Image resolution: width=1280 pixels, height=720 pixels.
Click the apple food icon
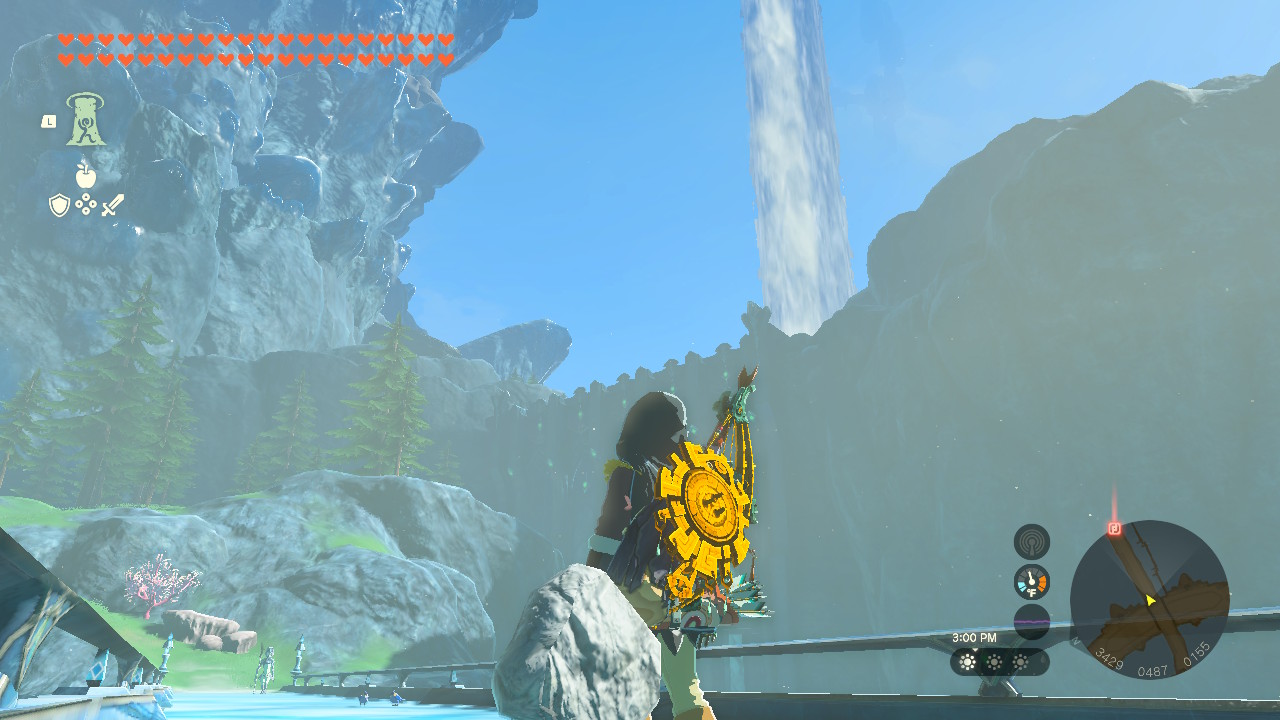(86, 176)
